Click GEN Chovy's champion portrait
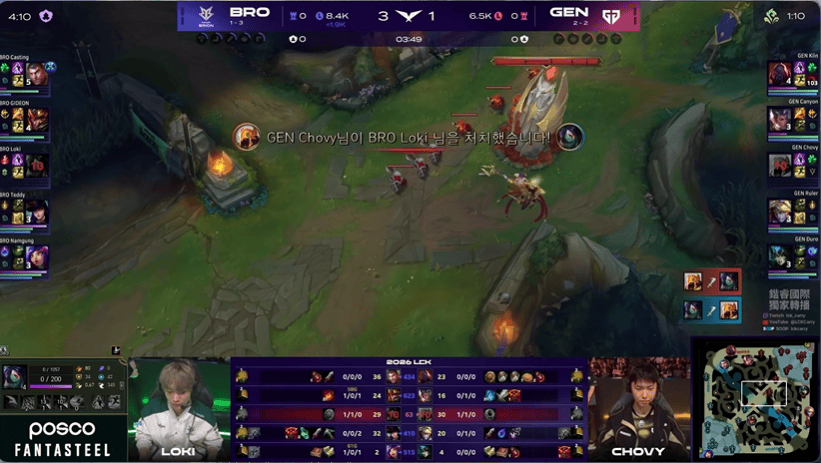This screenshot has height=463, width=821. [x=780, y=166]
